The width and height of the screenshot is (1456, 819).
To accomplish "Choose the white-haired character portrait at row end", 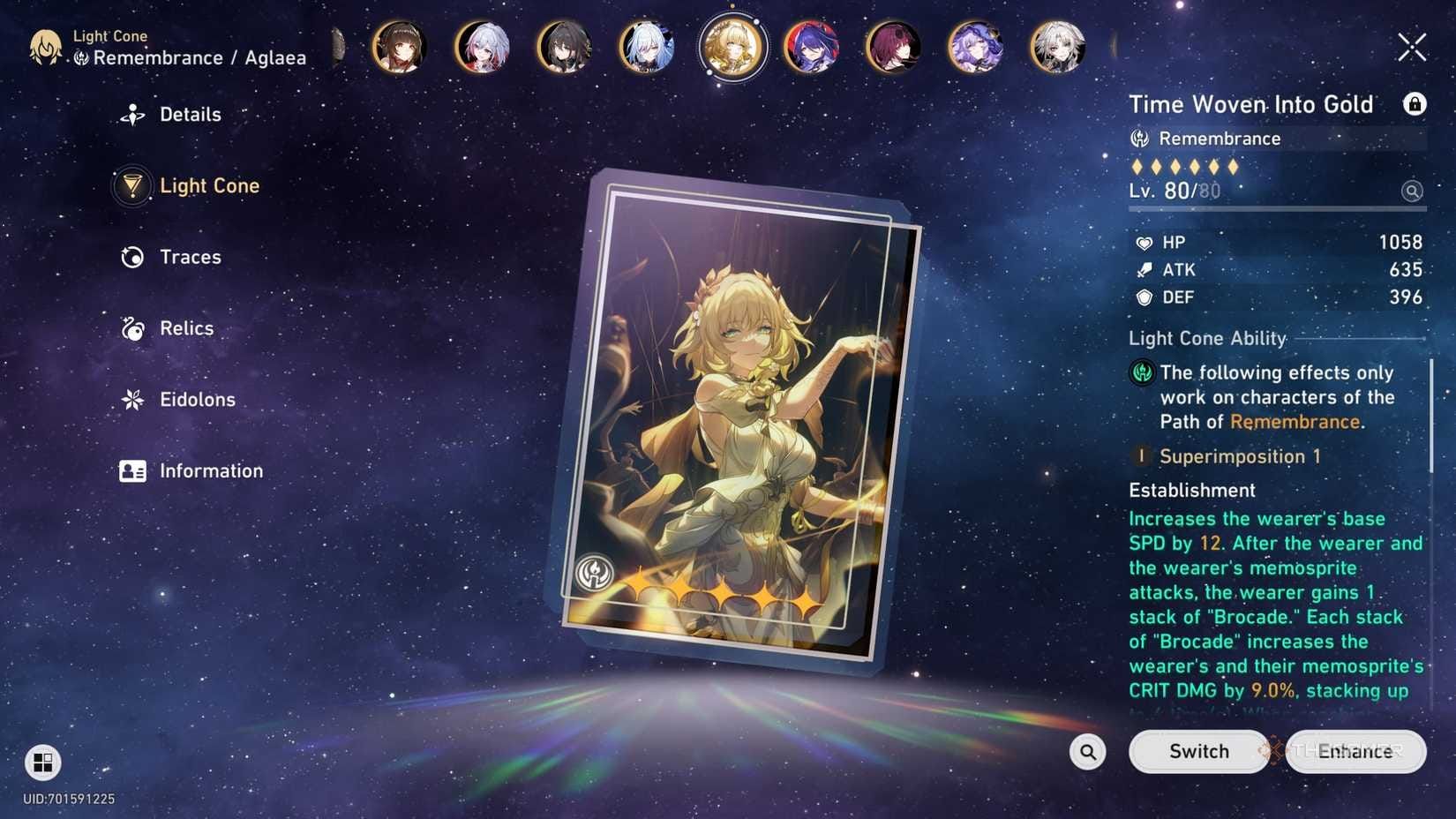I will pyautogui.click(x=1057, y=47).
